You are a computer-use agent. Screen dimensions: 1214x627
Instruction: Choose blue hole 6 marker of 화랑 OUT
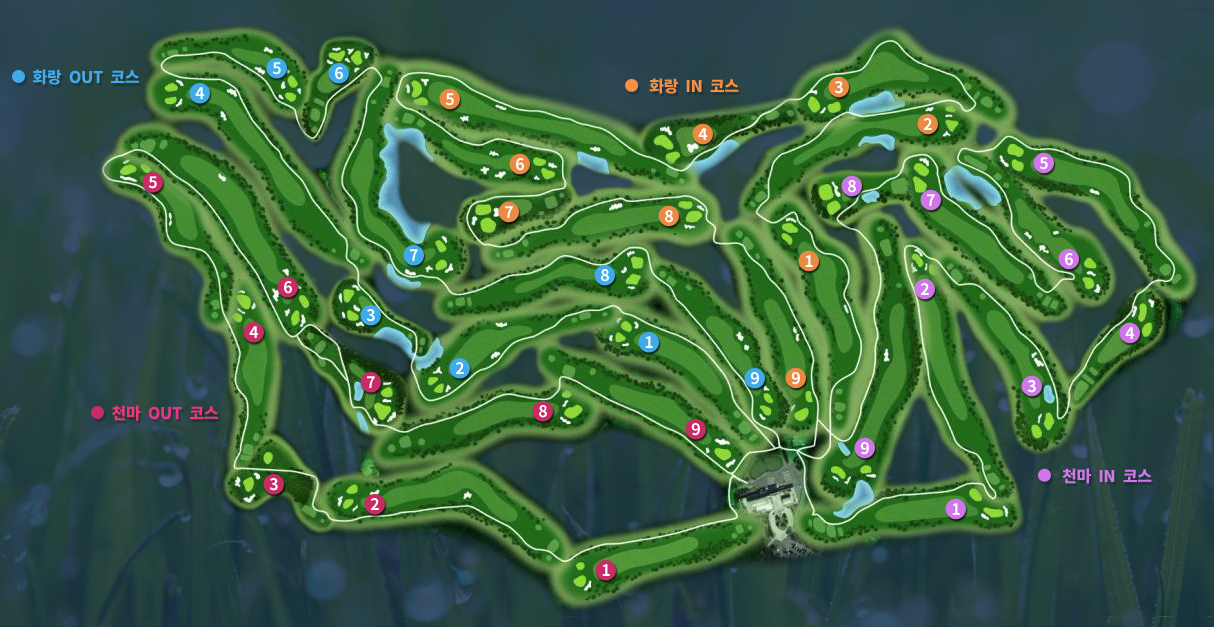pos(338,73)
